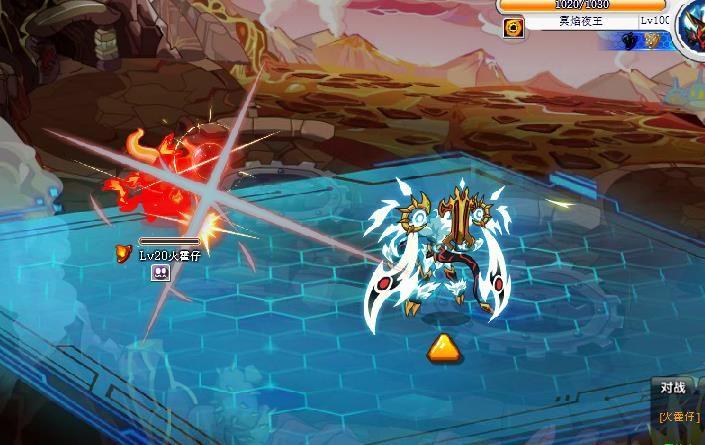
Task: Click the [火霍仔] battle log entry
Action: (x=679, y=416)
